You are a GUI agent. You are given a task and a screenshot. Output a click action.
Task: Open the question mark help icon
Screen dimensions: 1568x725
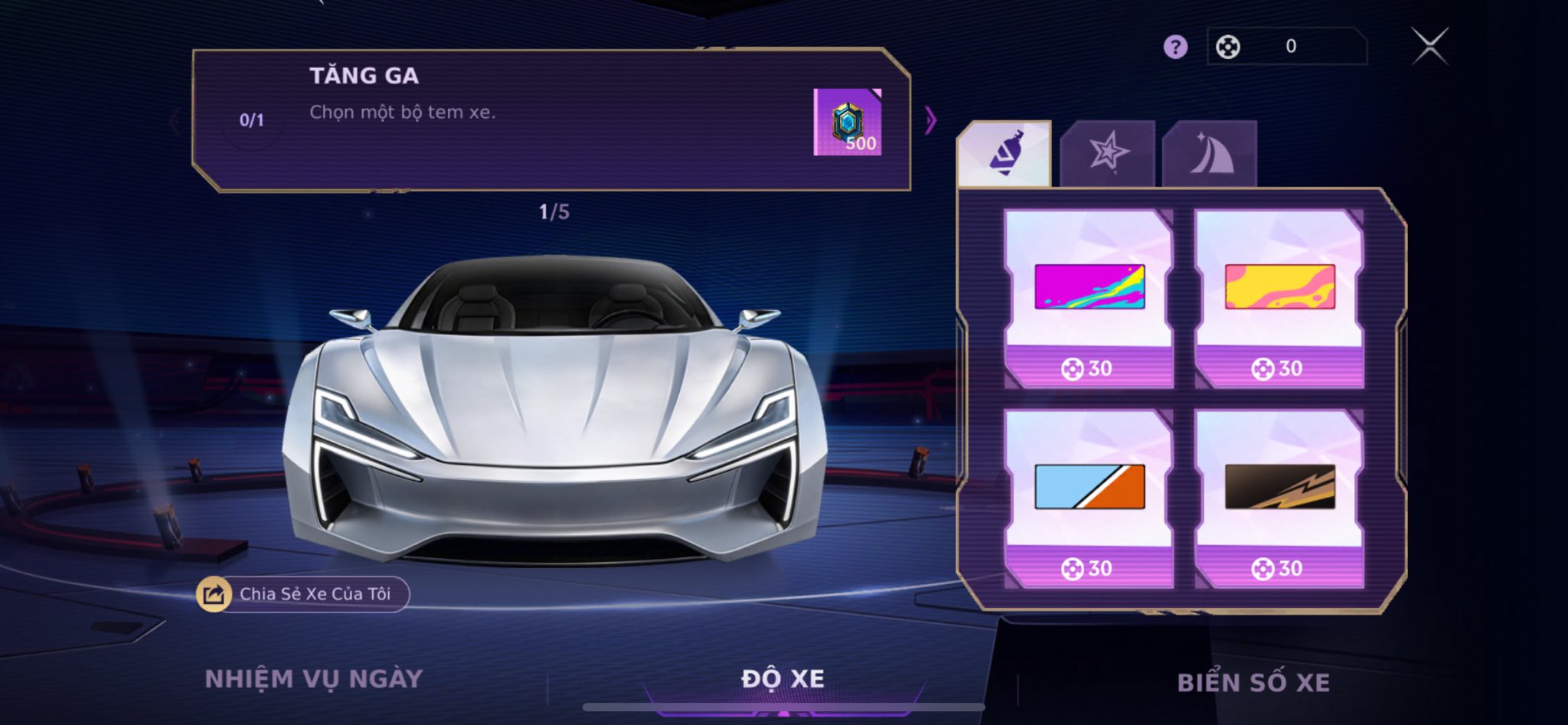point(1175,47)
